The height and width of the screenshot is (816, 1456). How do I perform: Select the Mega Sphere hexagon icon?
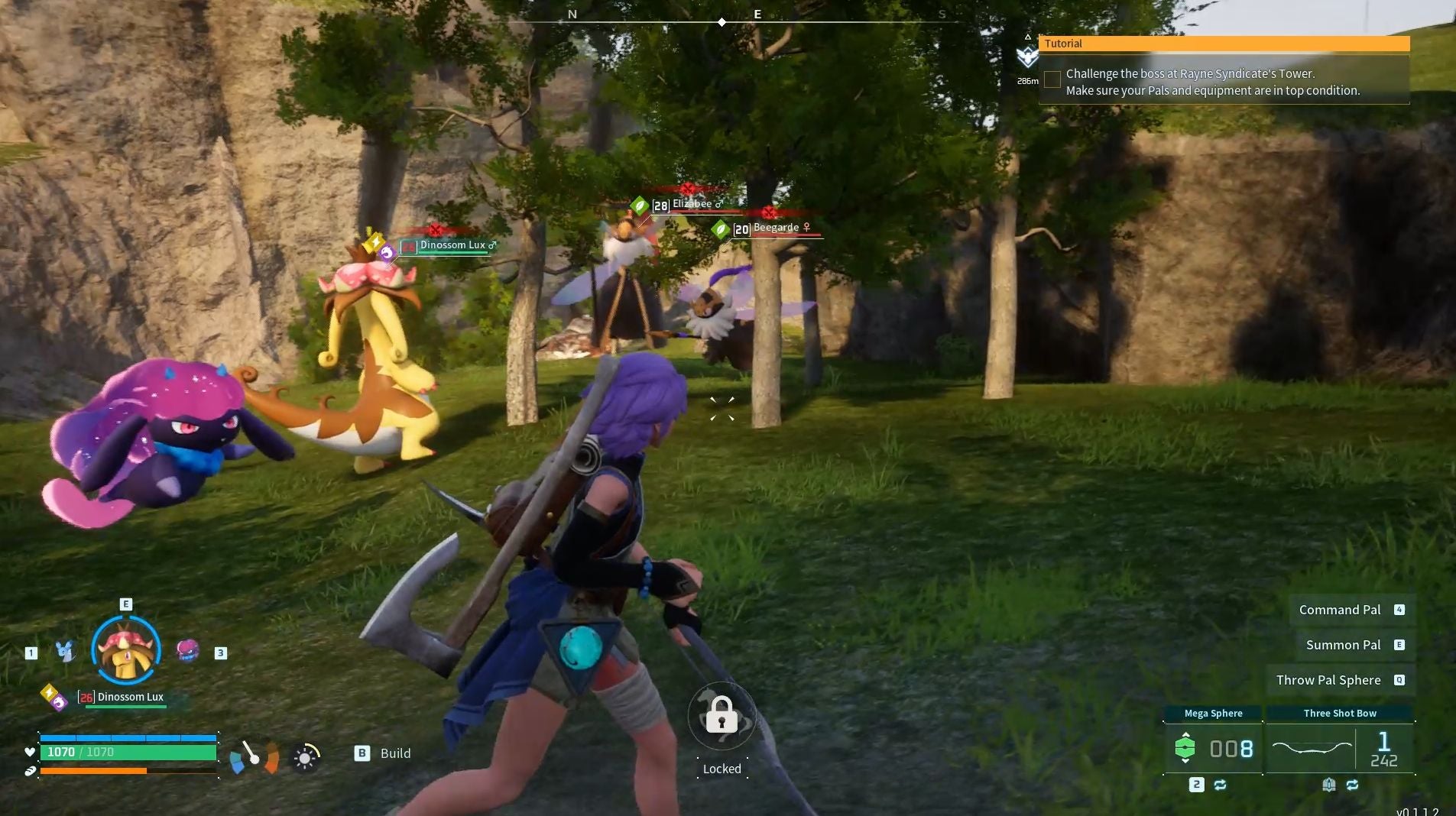point(1185,748)
